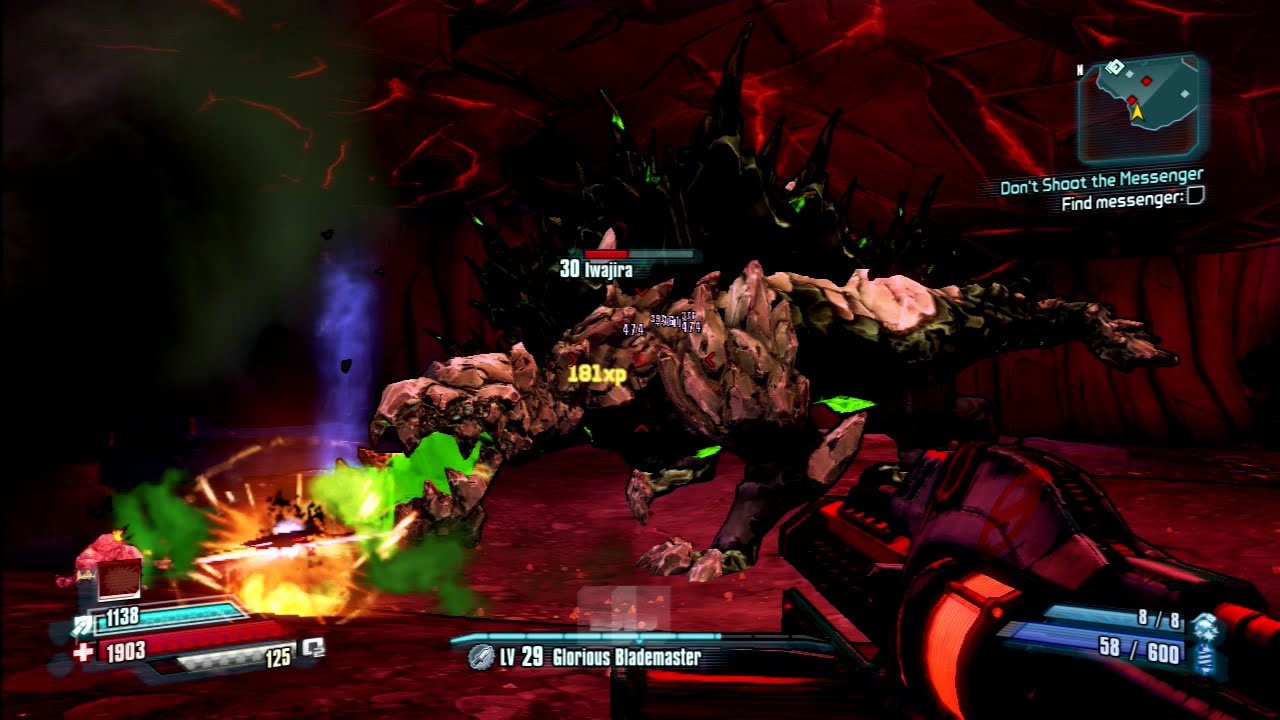Image resolution: width=1280 pixels, height=720 pixels.
Task: Select the grenade icon next to 125
Action: coord(313,648)
